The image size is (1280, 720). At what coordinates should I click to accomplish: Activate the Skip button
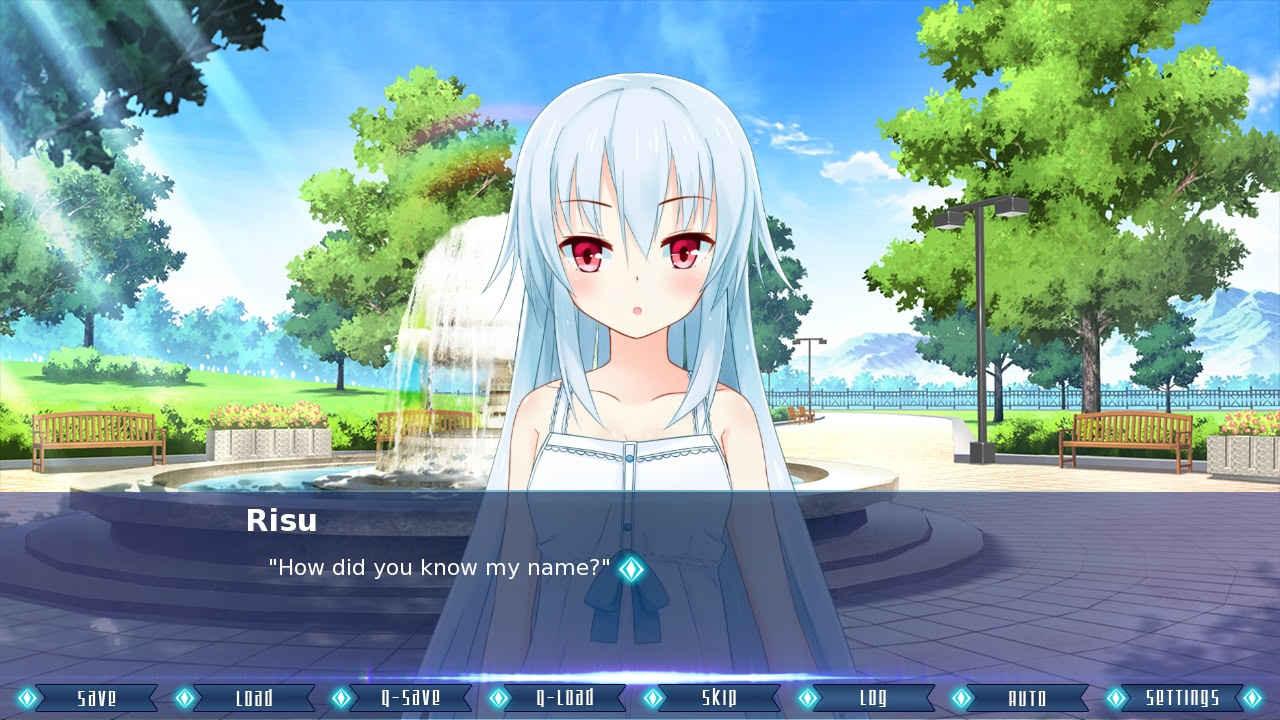(x=719, y=698)
